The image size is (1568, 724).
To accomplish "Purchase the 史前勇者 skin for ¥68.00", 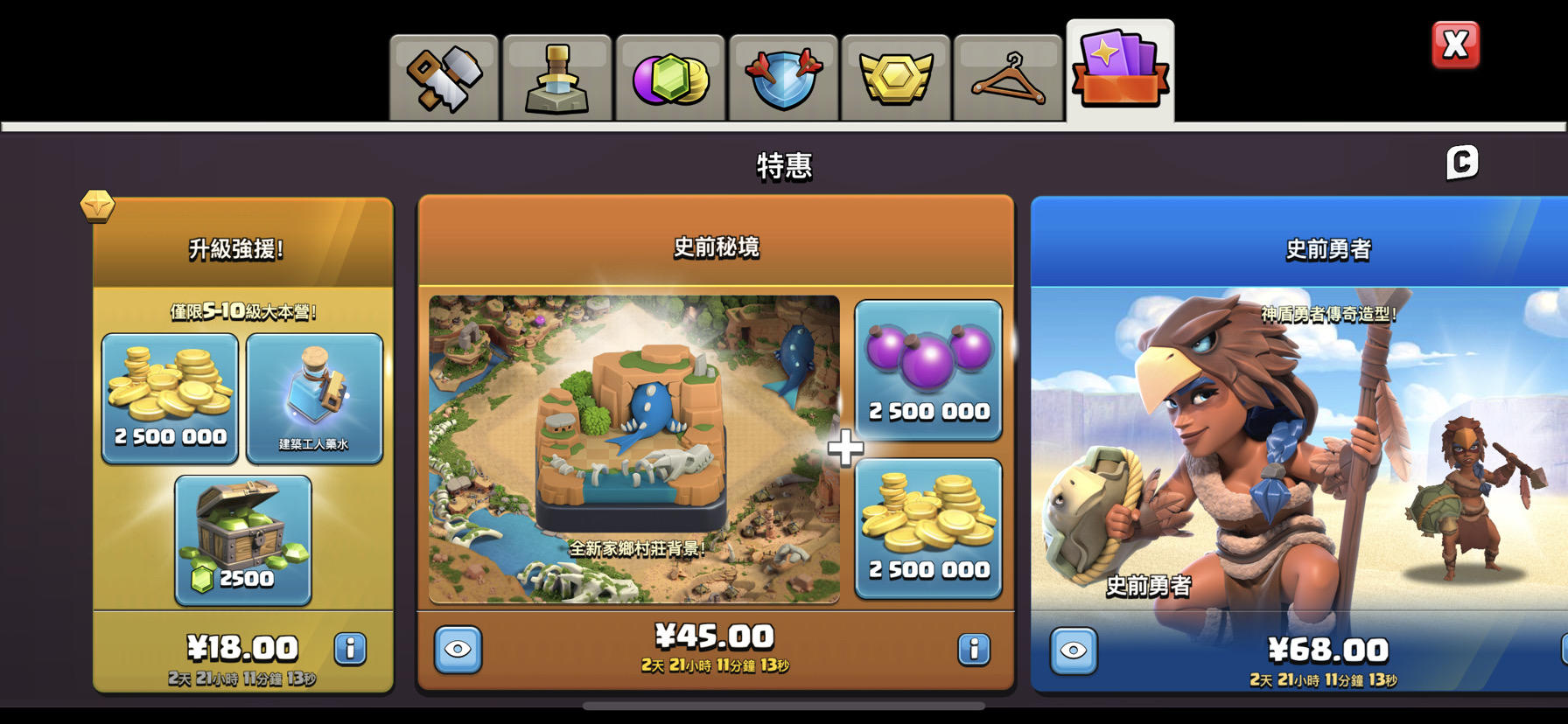I will (1326, 651).
